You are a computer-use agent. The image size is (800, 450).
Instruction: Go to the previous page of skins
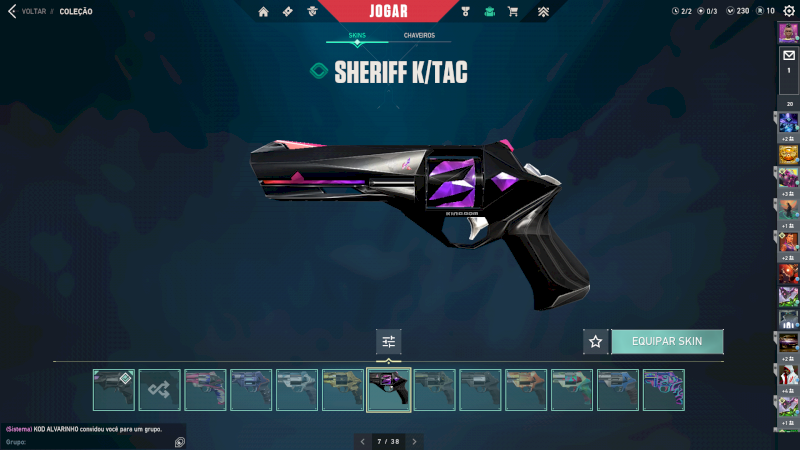(362, 441)
